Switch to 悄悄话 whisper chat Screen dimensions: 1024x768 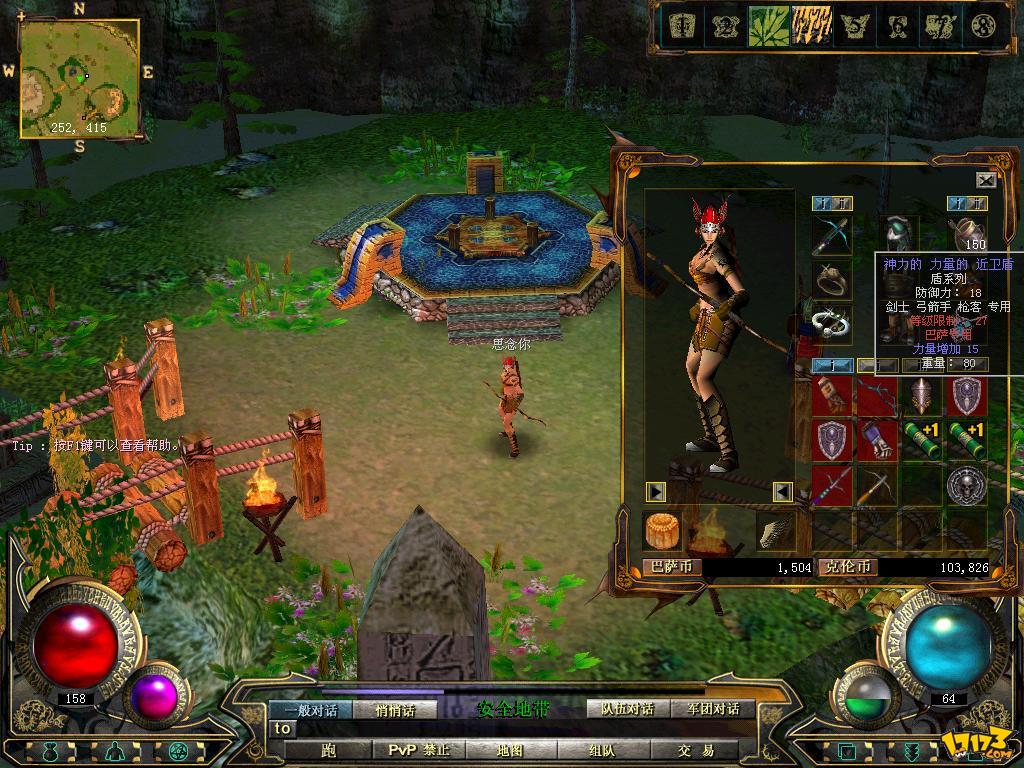(x=394, y=709)
